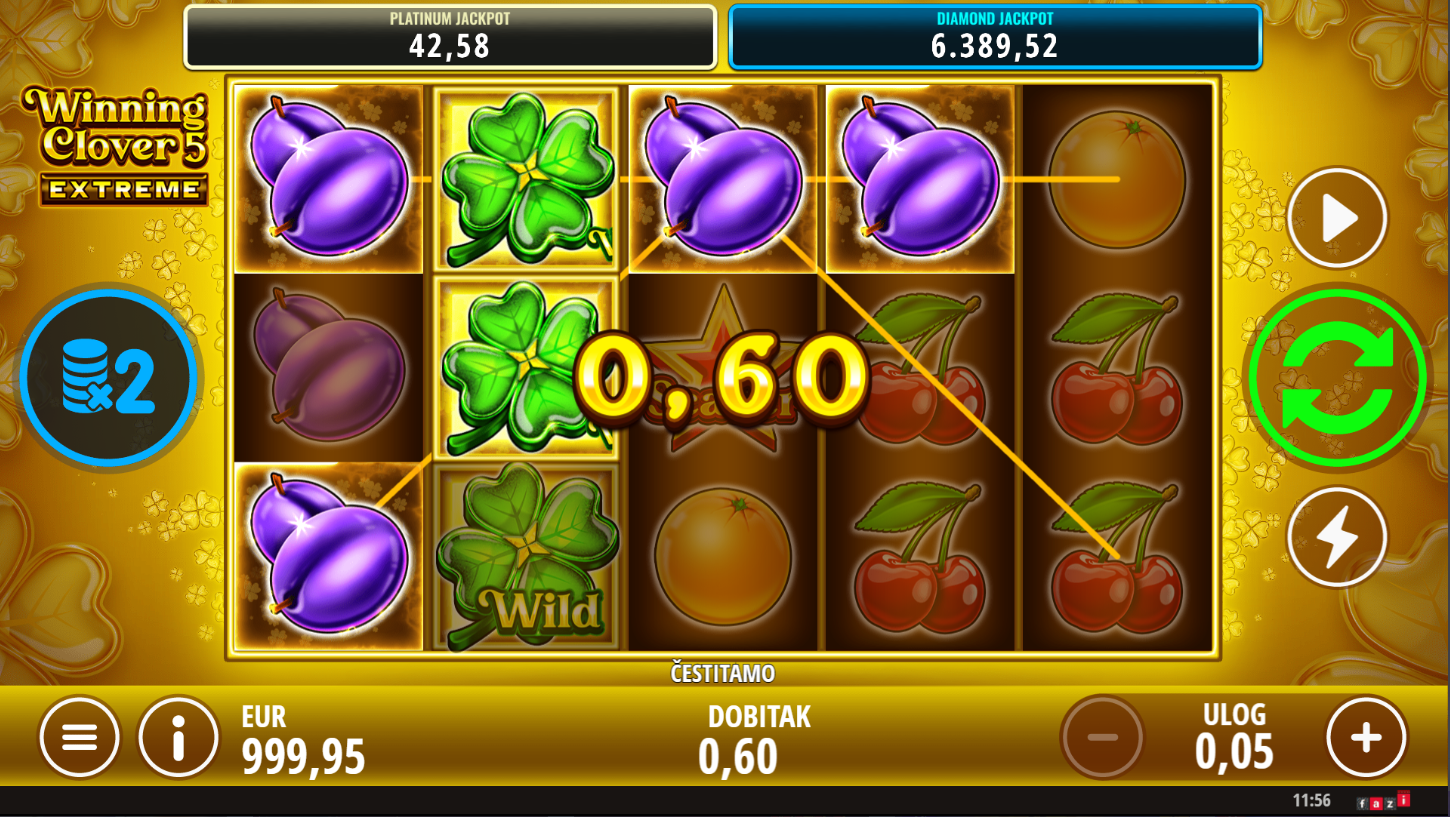
Task: Open the hamburger menu
Action: 79,738
